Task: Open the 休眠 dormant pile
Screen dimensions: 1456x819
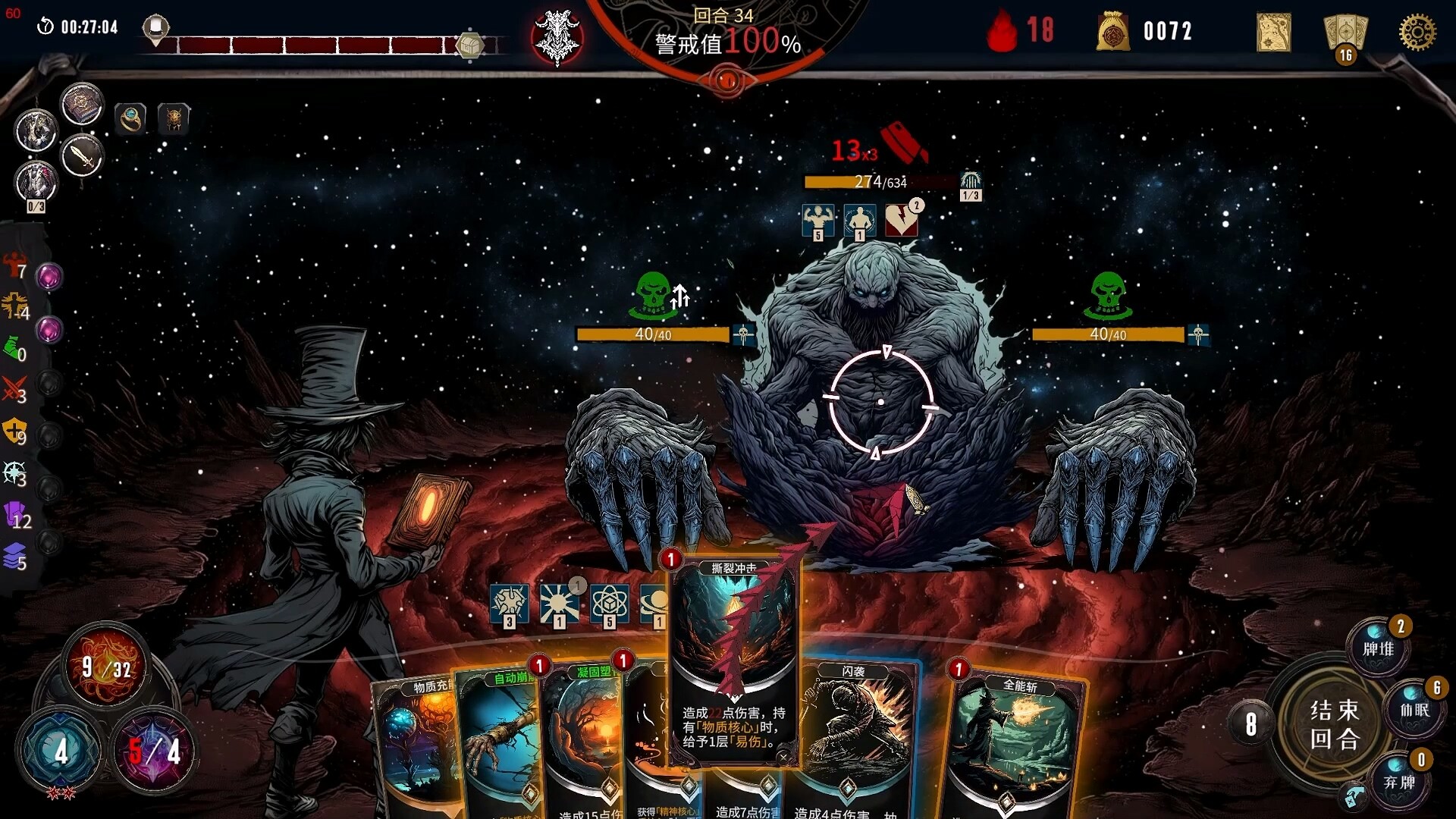Action: pos(1414,710)
